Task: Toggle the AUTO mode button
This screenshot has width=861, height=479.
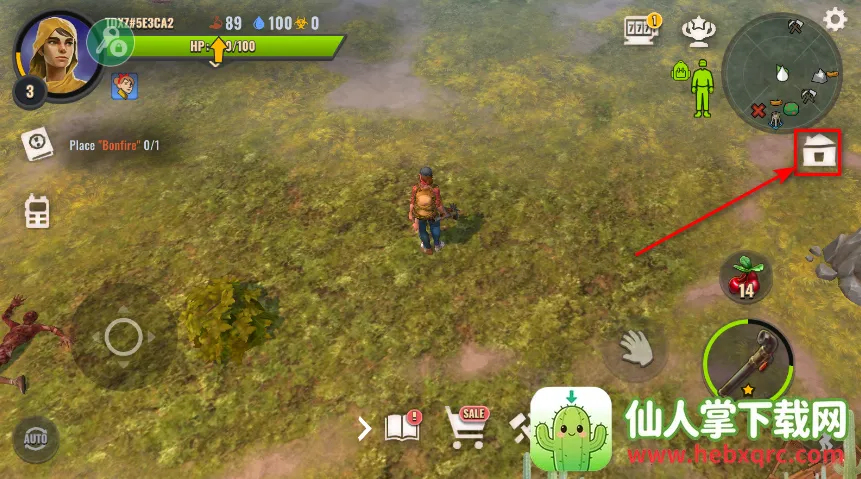Action: click(x=36, y=439)
